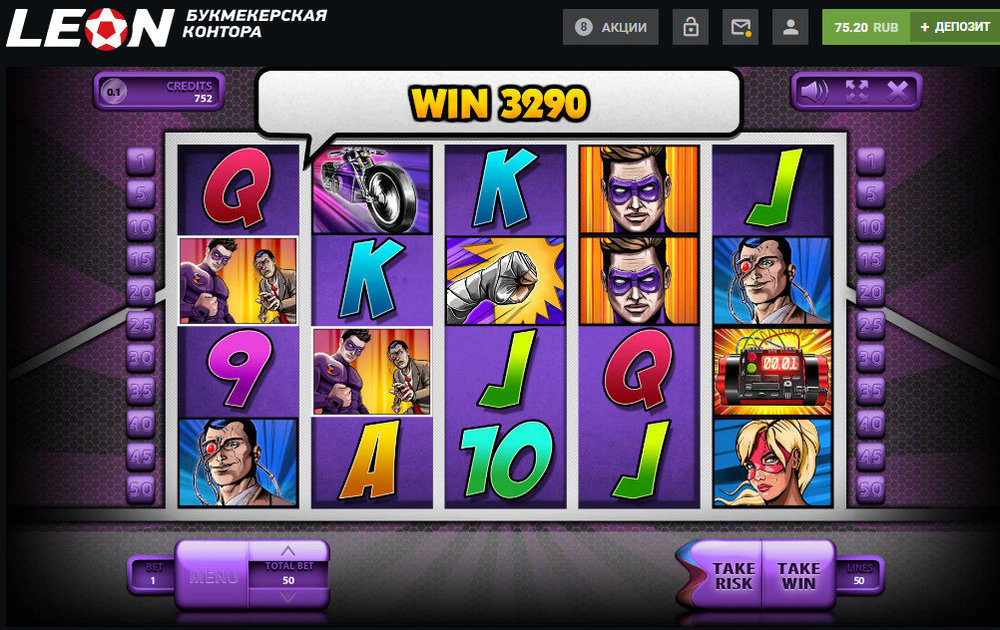The height and width of the screenshot is (630, 1000).
Task: Go to the LEON logo home link
Action: tap(90, 27)
